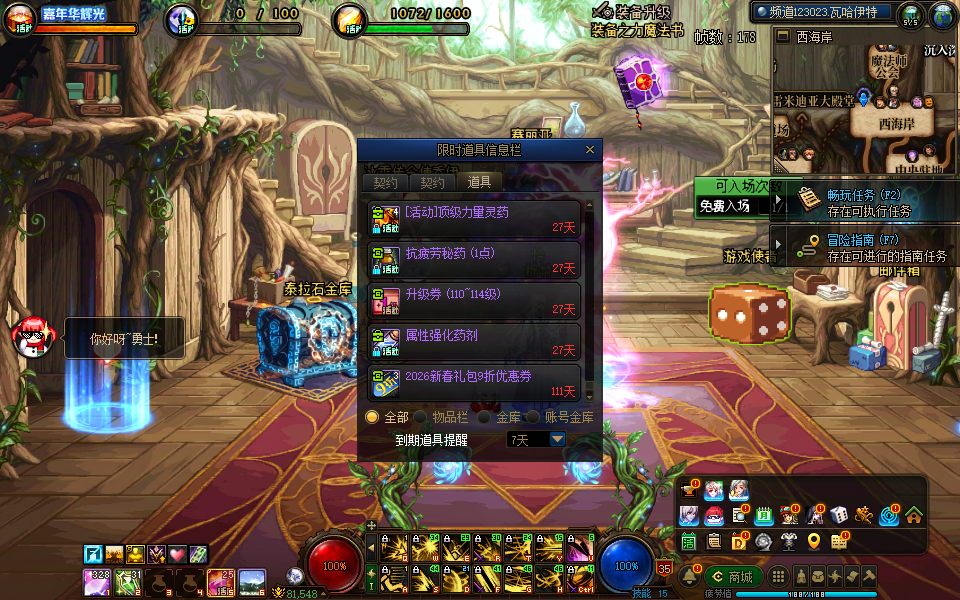Select the 抗疲劳秘药 (1点) row
960x600 pixels.
click(474, 261)
